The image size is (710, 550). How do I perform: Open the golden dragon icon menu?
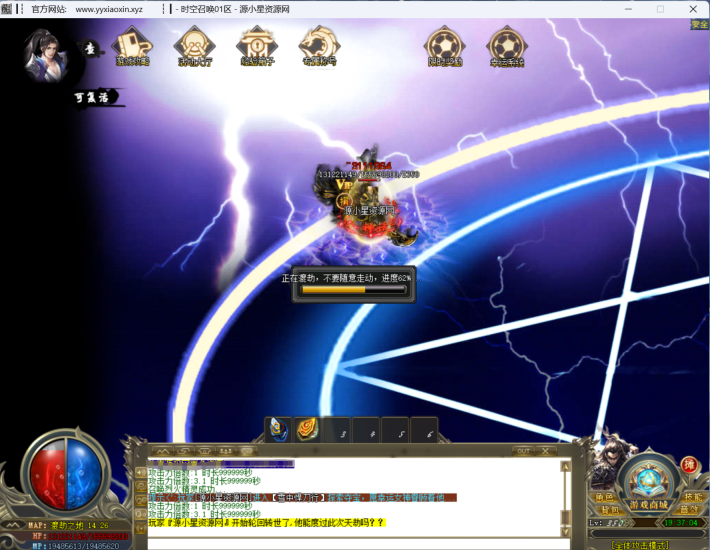click(319, 46)
